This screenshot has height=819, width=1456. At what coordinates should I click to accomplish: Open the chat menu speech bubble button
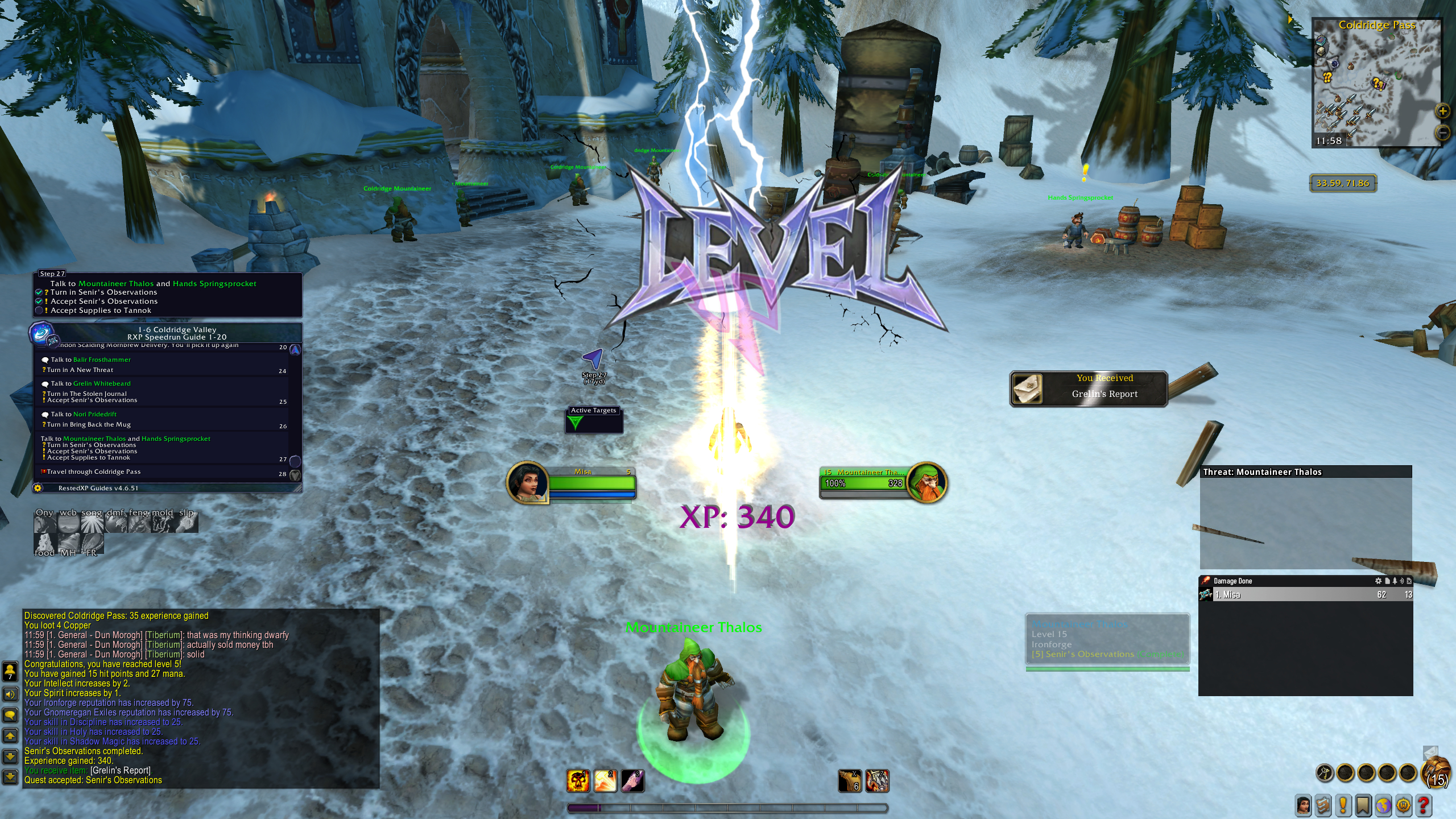[10, 715]
